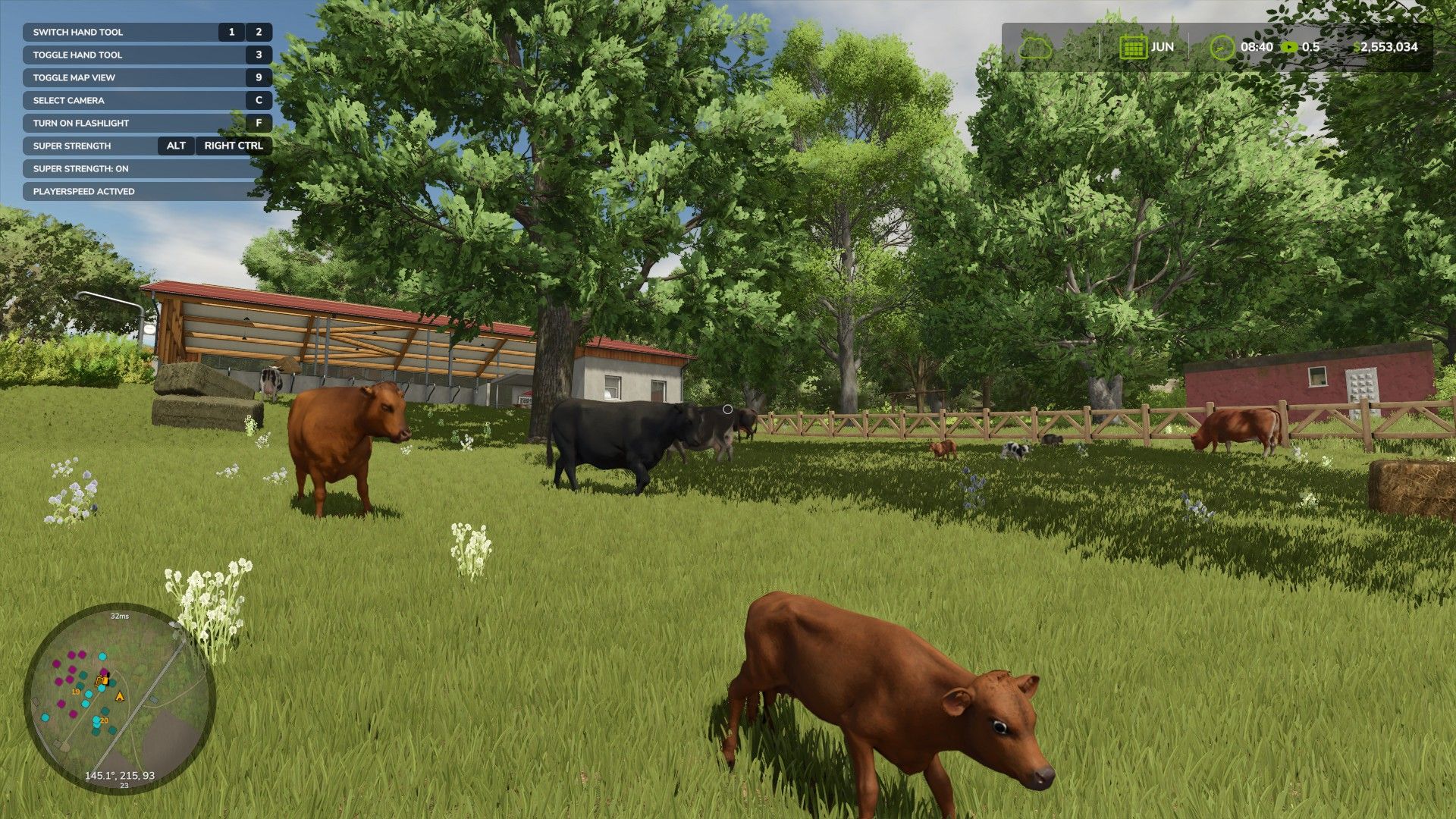Click the green clock icon
The image size is (1456, 819).
1222,47
